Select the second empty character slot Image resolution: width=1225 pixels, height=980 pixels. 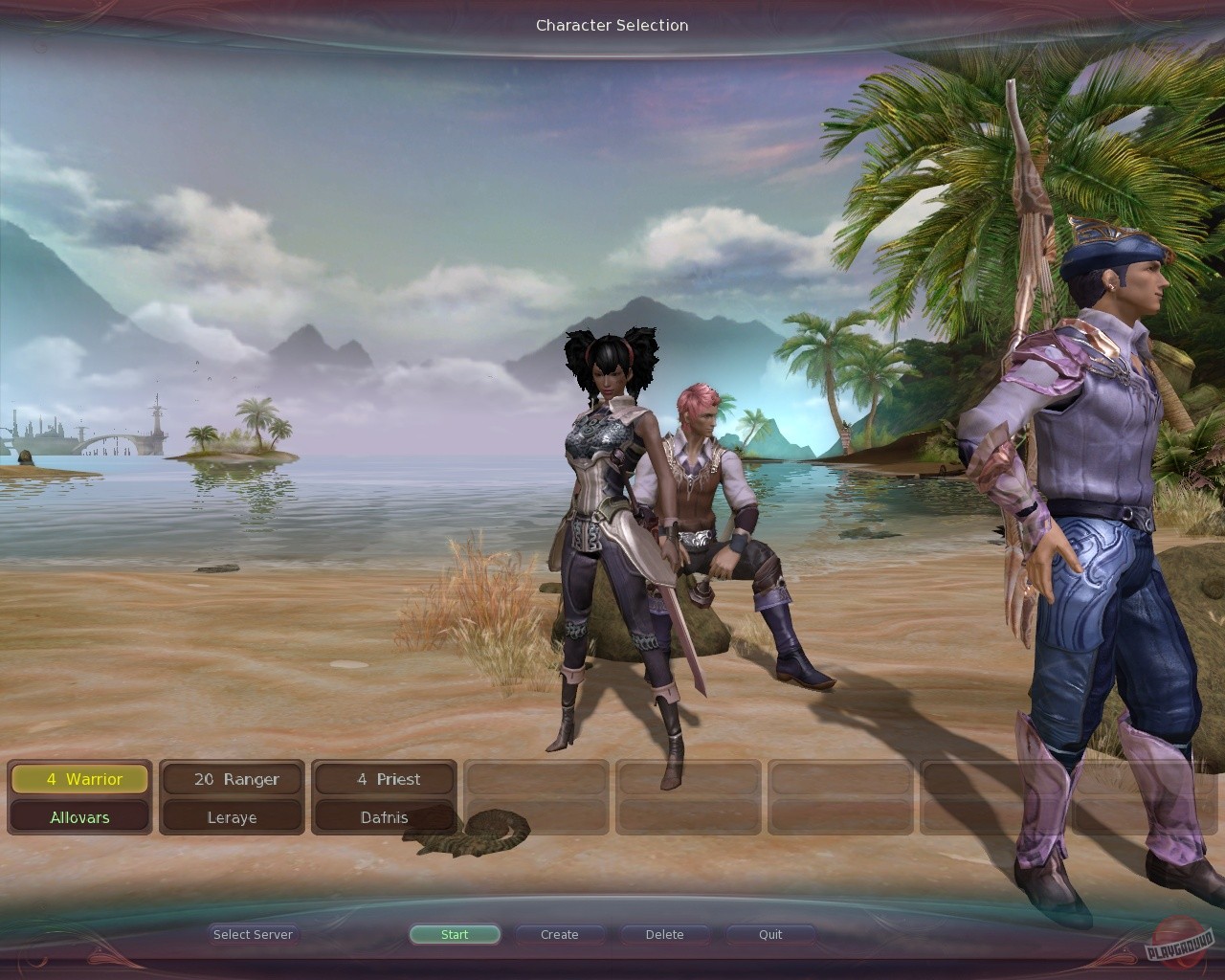click(689, 779)
